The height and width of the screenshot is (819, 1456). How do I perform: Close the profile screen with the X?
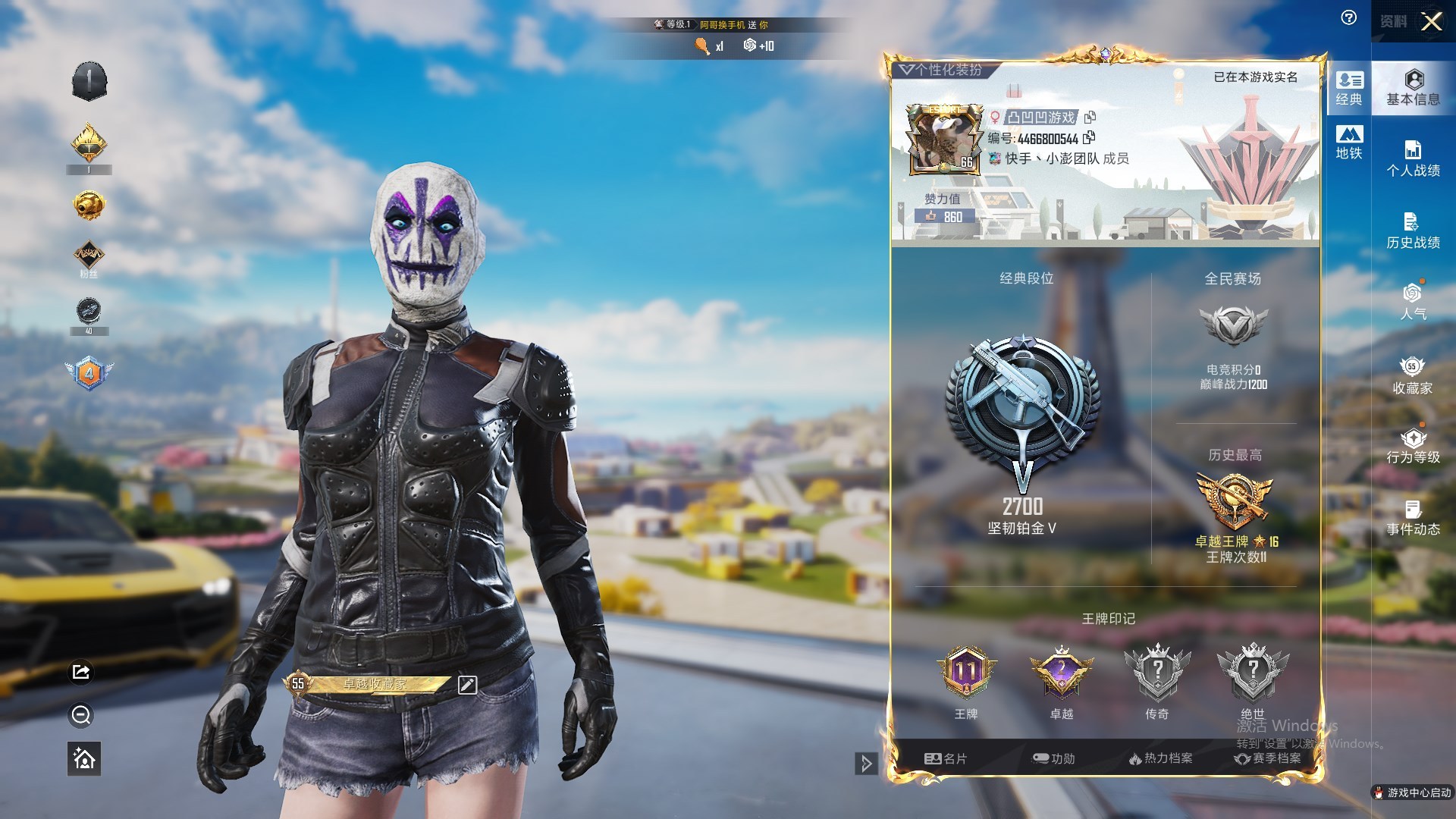pos(1431,21)
